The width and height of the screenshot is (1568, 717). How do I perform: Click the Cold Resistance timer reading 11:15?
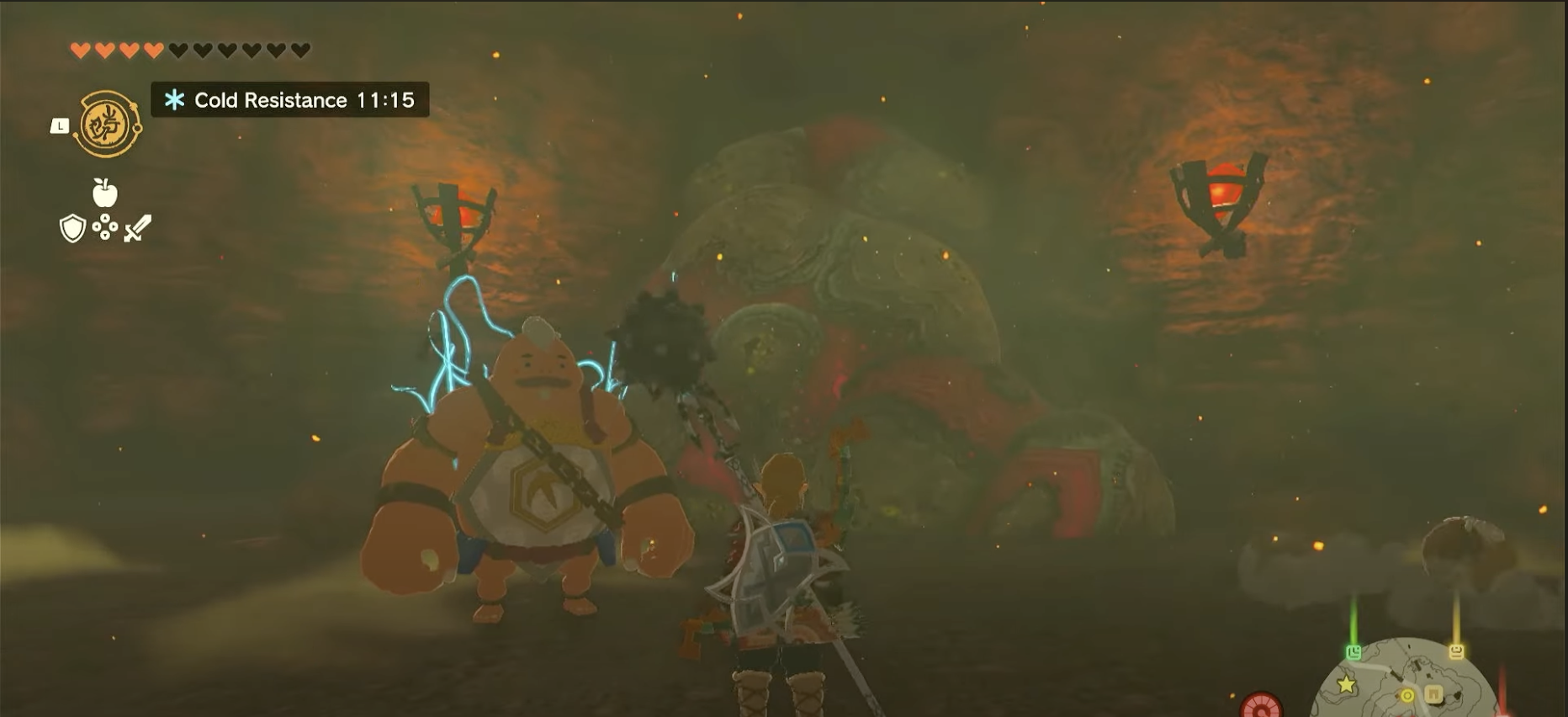pos(385,100)
